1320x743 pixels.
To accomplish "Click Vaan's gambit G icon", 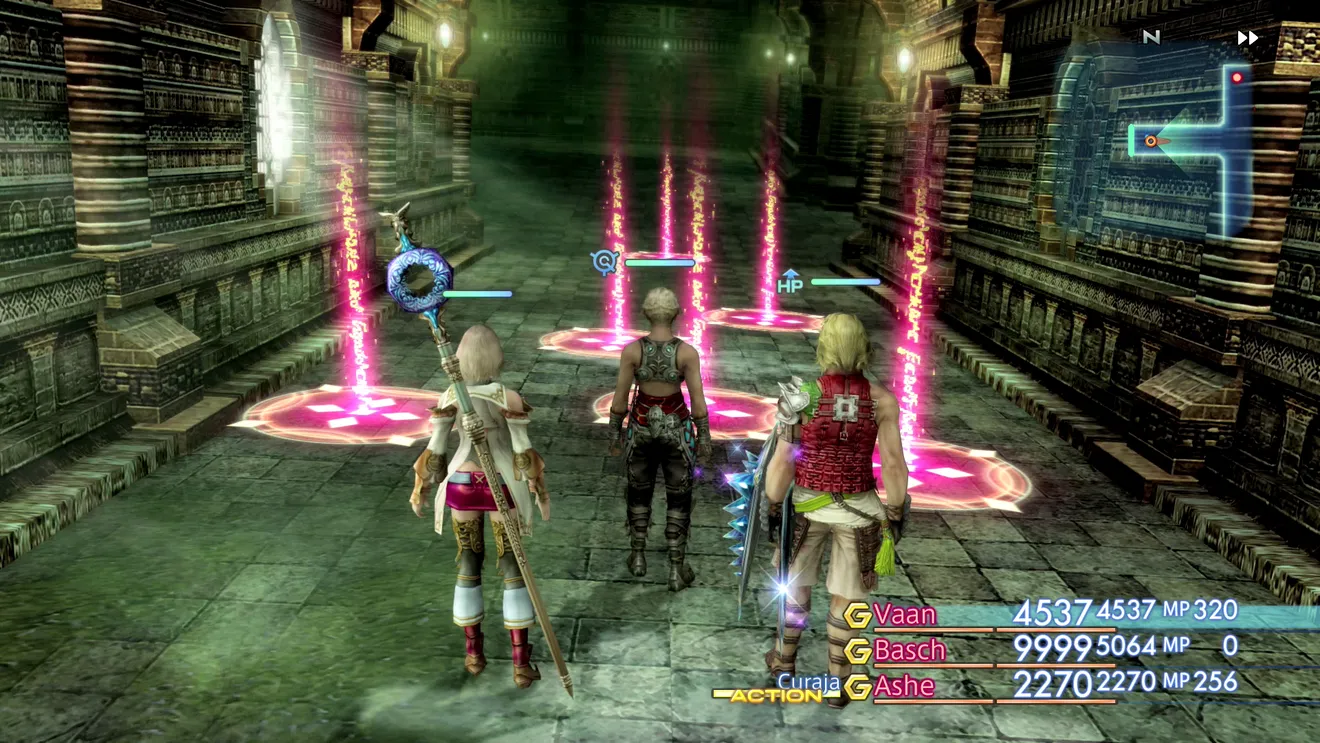I will [x=857, y=615].
